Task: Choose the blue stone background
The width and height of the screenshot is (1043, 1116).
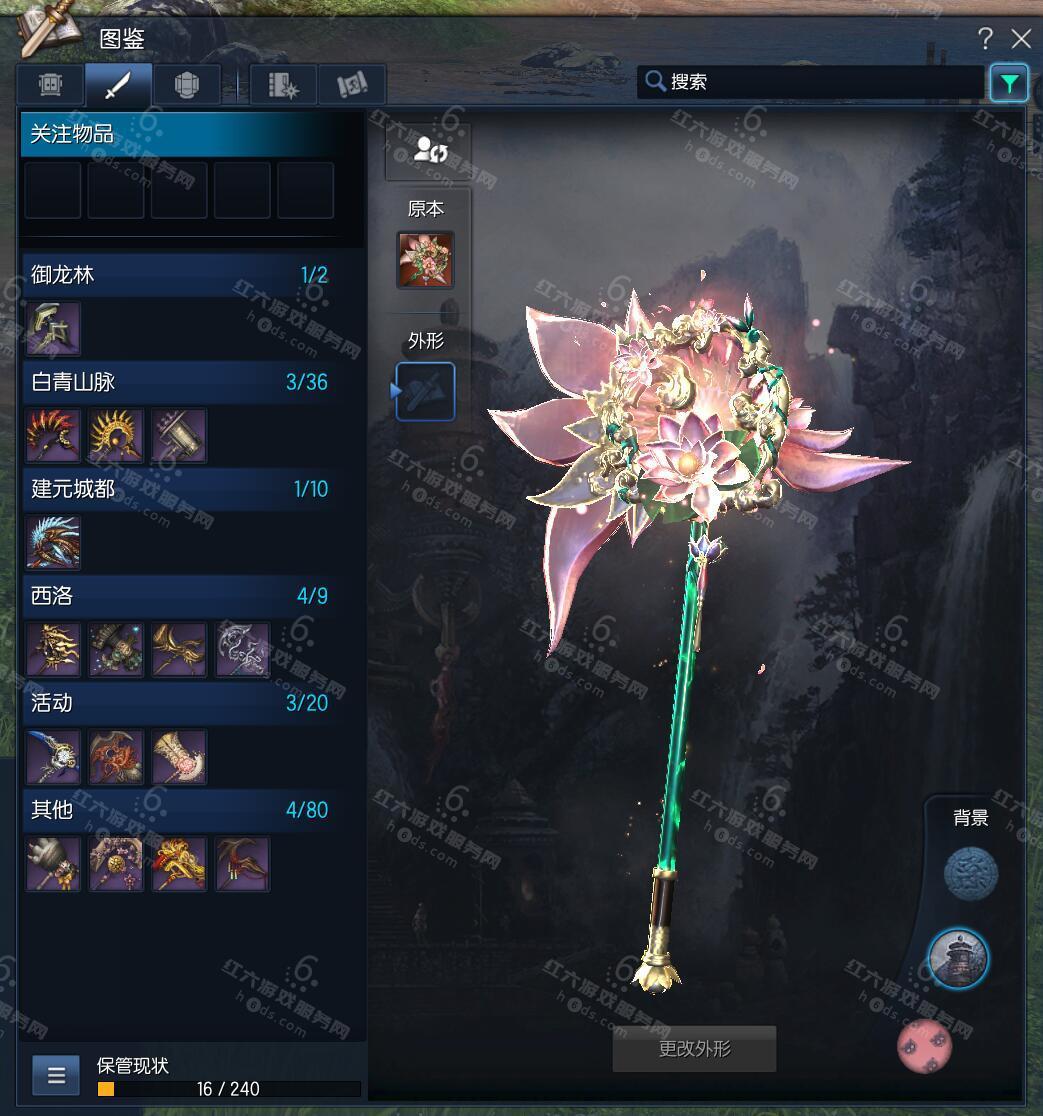Action: [x=970, y=873]
